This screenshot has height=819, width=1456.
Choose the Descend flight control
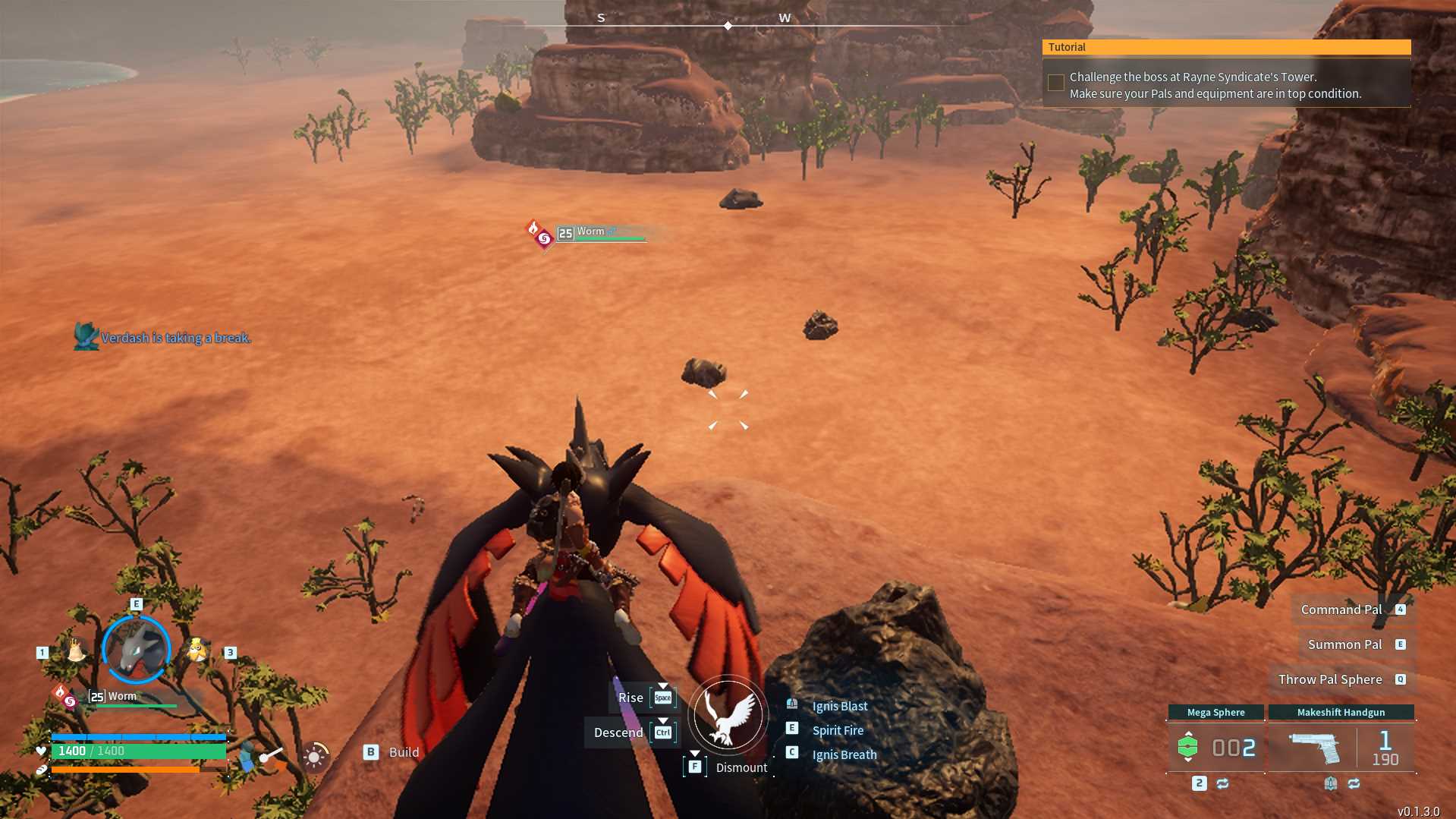[x=618, y=732]
